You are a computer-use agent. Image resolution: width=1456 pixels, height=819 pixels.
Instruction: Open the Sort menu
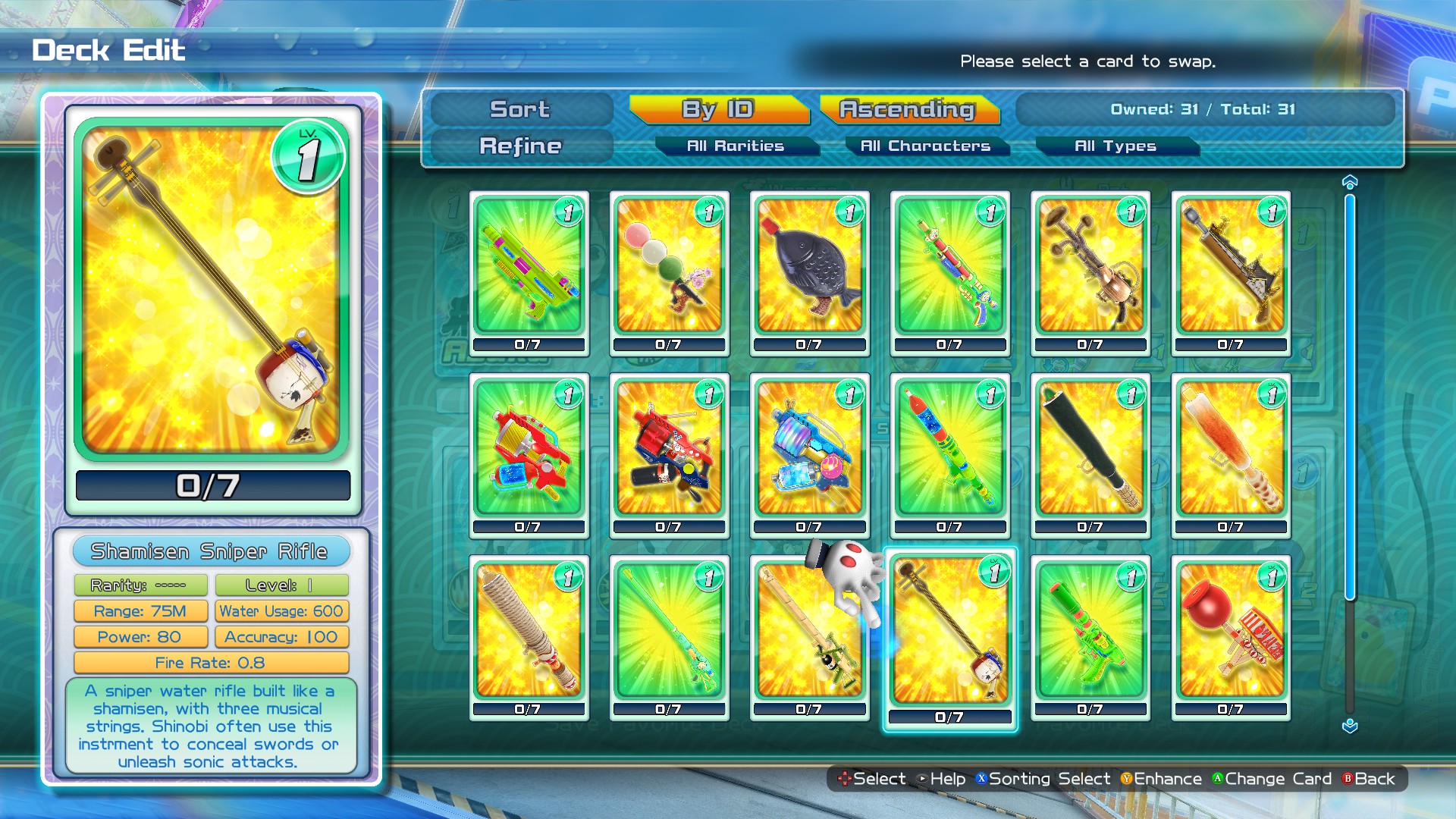coord(520,110)
